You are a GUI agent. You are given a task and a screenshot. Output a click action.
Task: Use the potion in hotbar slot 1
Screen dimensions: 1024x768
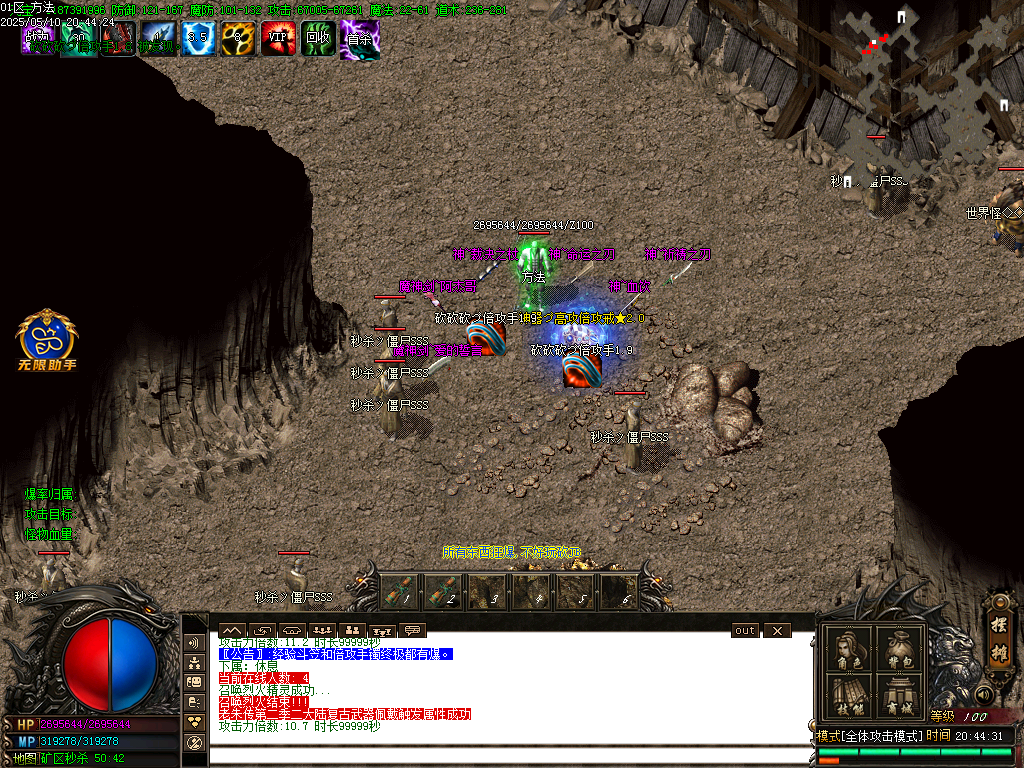(x=396, y=590)
